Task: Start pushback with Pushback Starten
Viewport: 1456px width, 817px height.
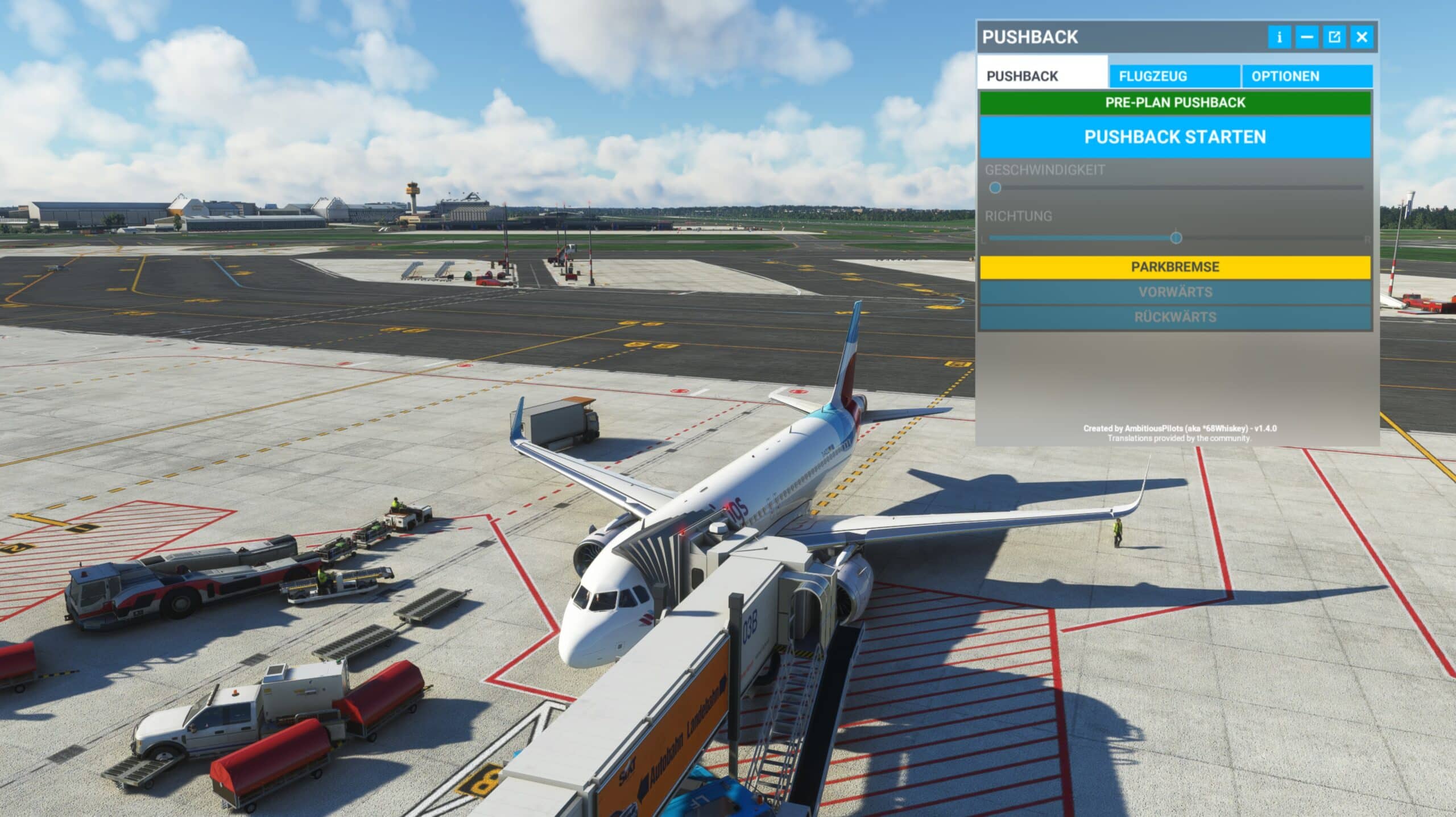Action: [x=1175, y=137]
